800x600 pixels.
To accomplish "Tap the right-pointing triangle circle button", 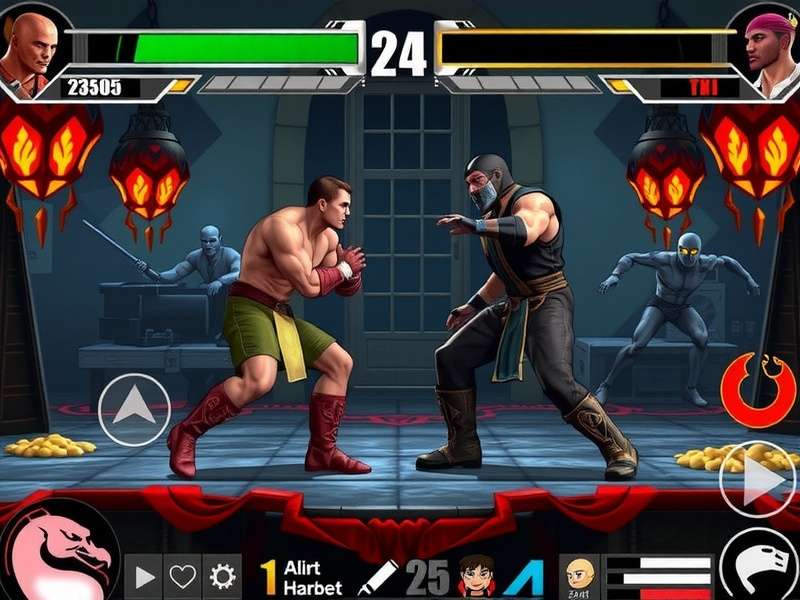I will coord(758,480).
